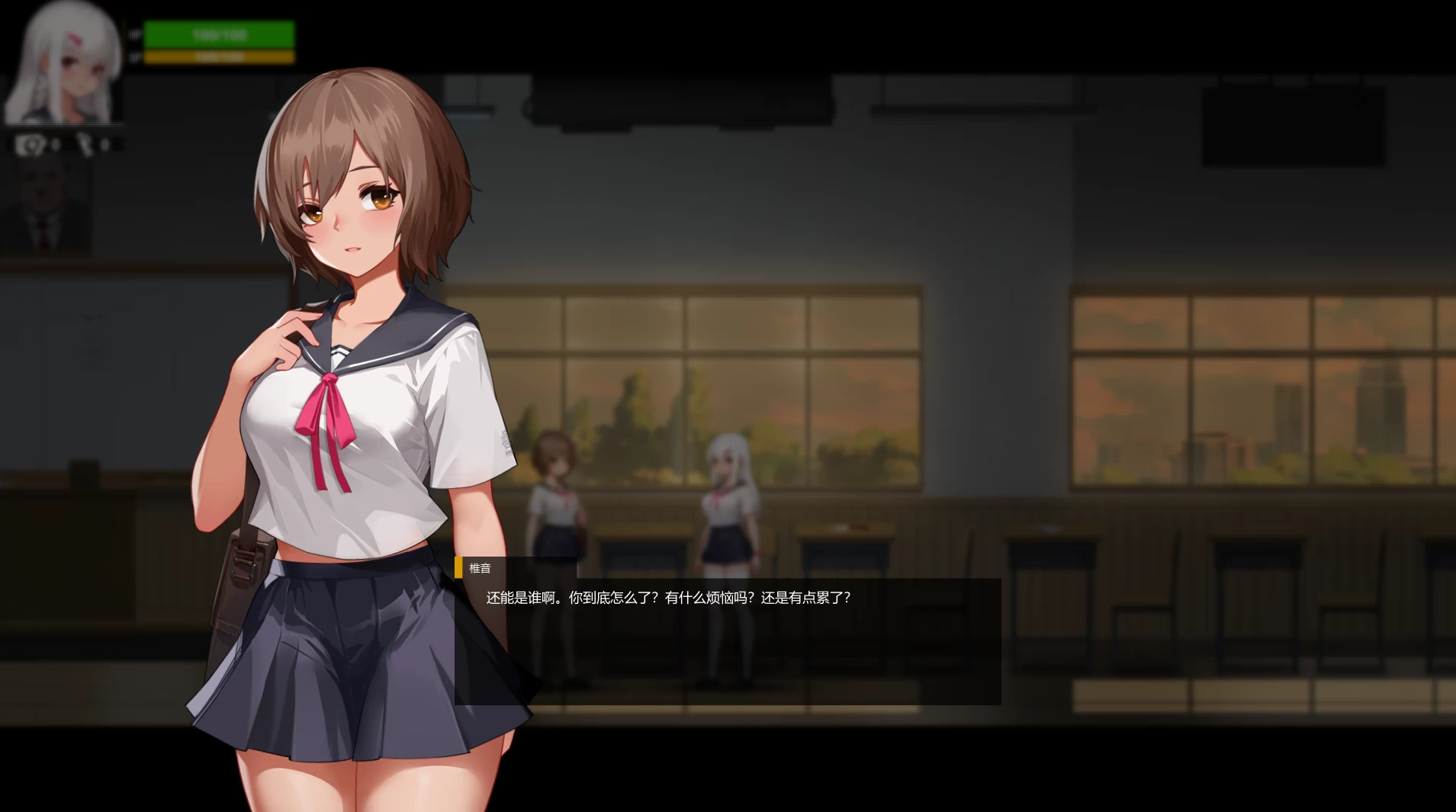Click the camera-style status icon below portrait
This screenshot has width=1456, height=812.
31,145
